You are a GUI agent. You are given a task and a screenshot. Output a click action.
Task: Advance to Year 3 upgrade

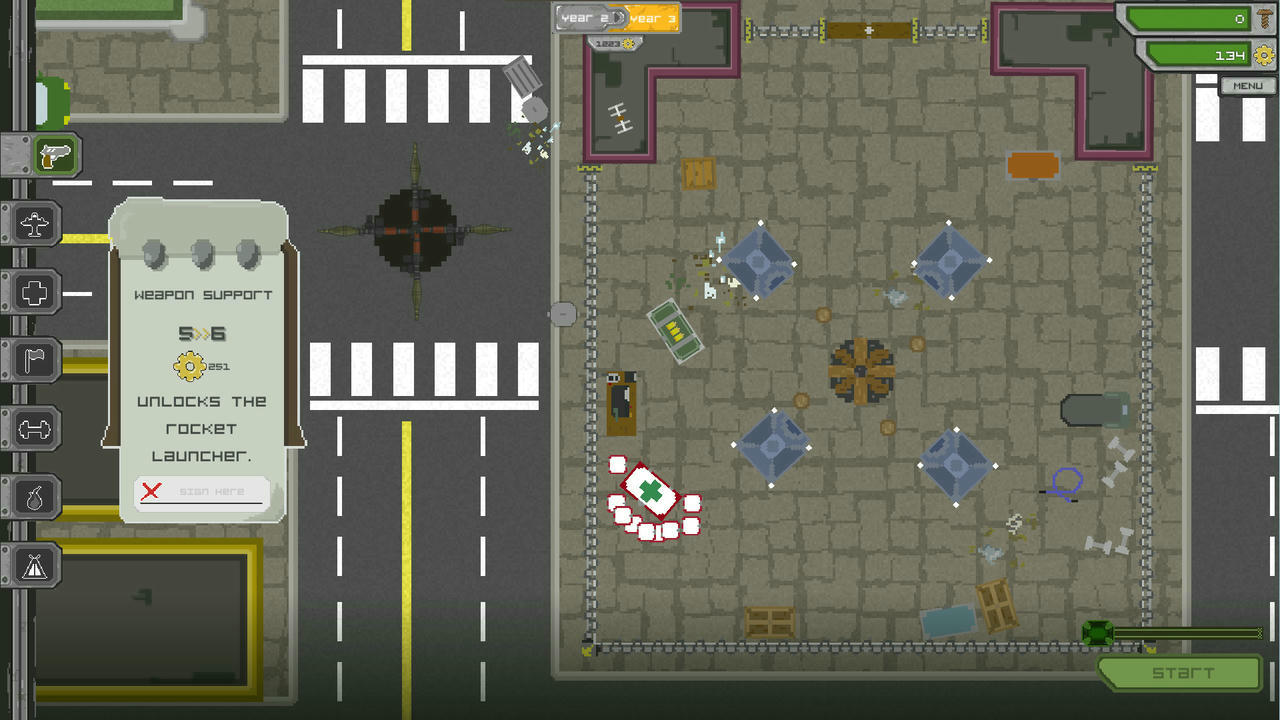point(653,18)
